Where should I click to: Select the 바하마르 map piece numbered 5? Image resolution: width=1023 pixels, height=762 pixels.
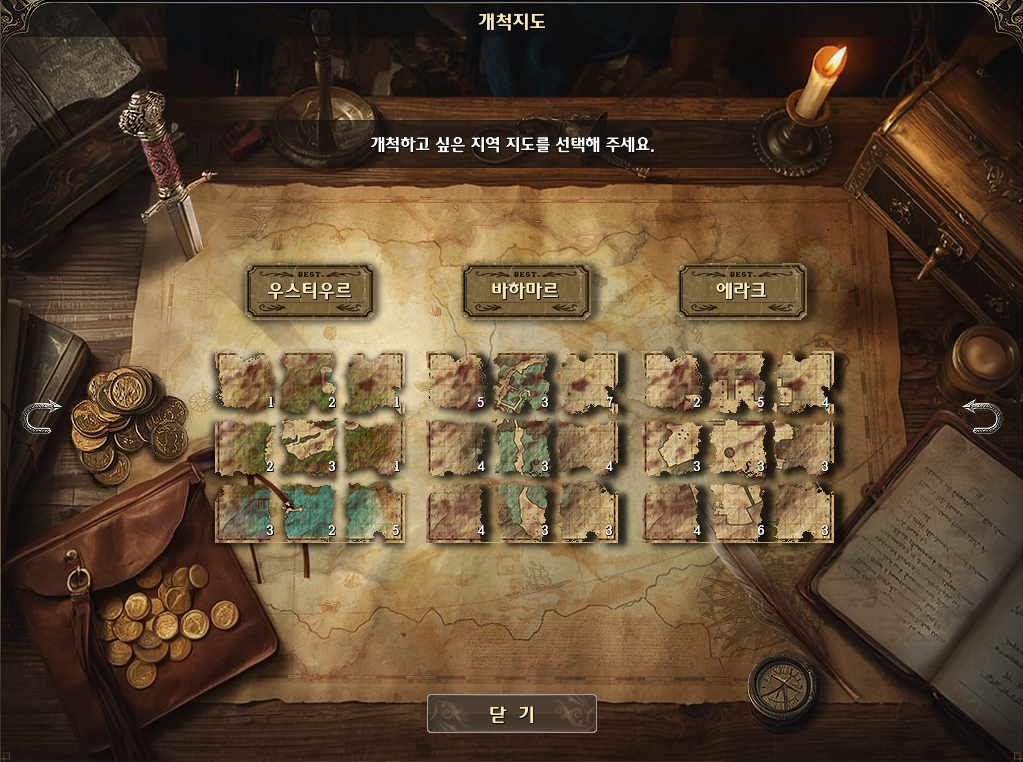pyautogui.click(x=458, y=381)
